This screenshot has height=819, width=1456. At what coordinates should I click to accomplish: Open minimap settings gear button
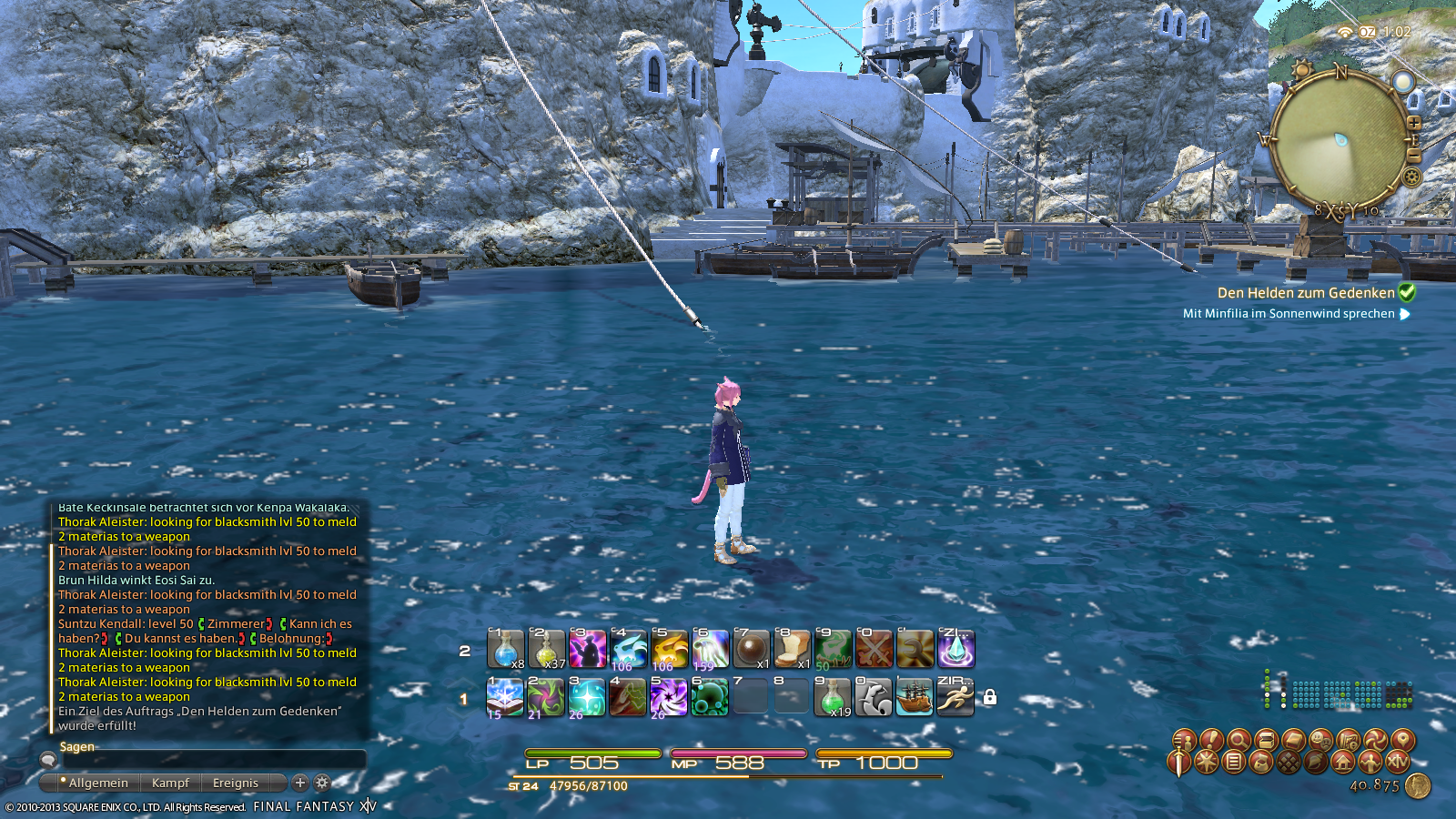(x=1411, y=177)
